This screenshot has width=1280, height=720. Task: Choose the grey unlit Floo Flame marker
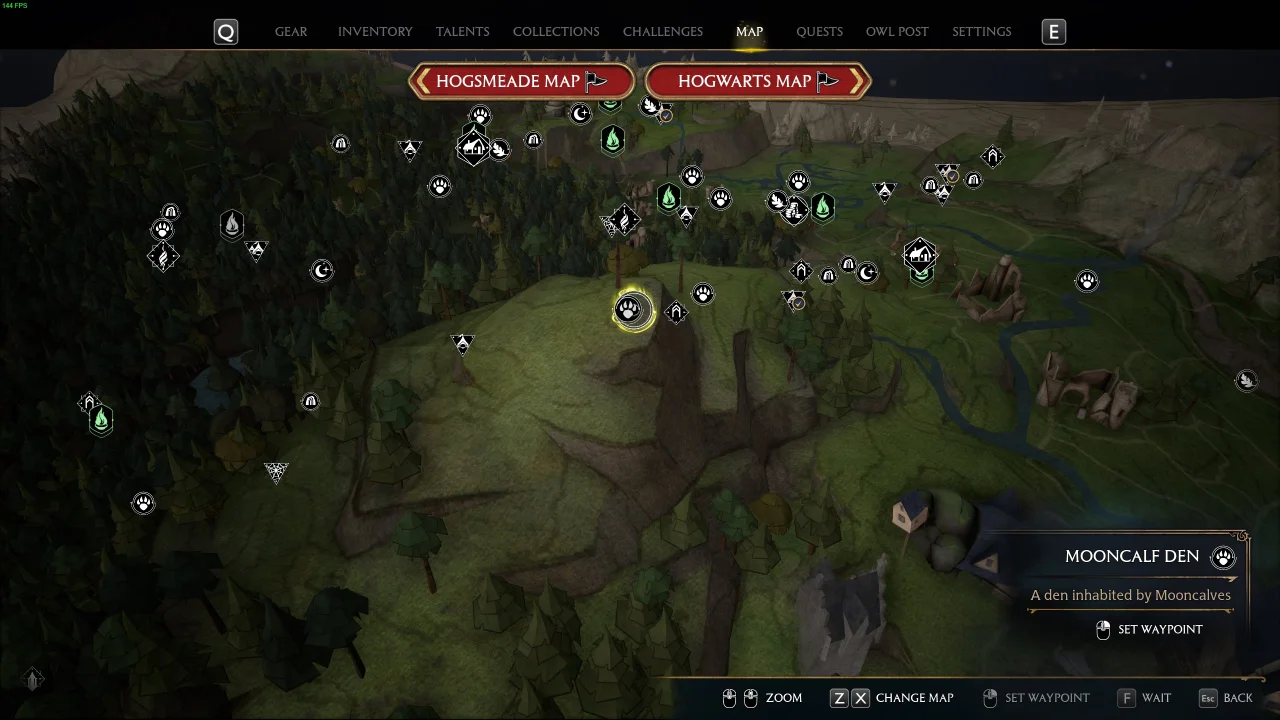click(232, 224)
